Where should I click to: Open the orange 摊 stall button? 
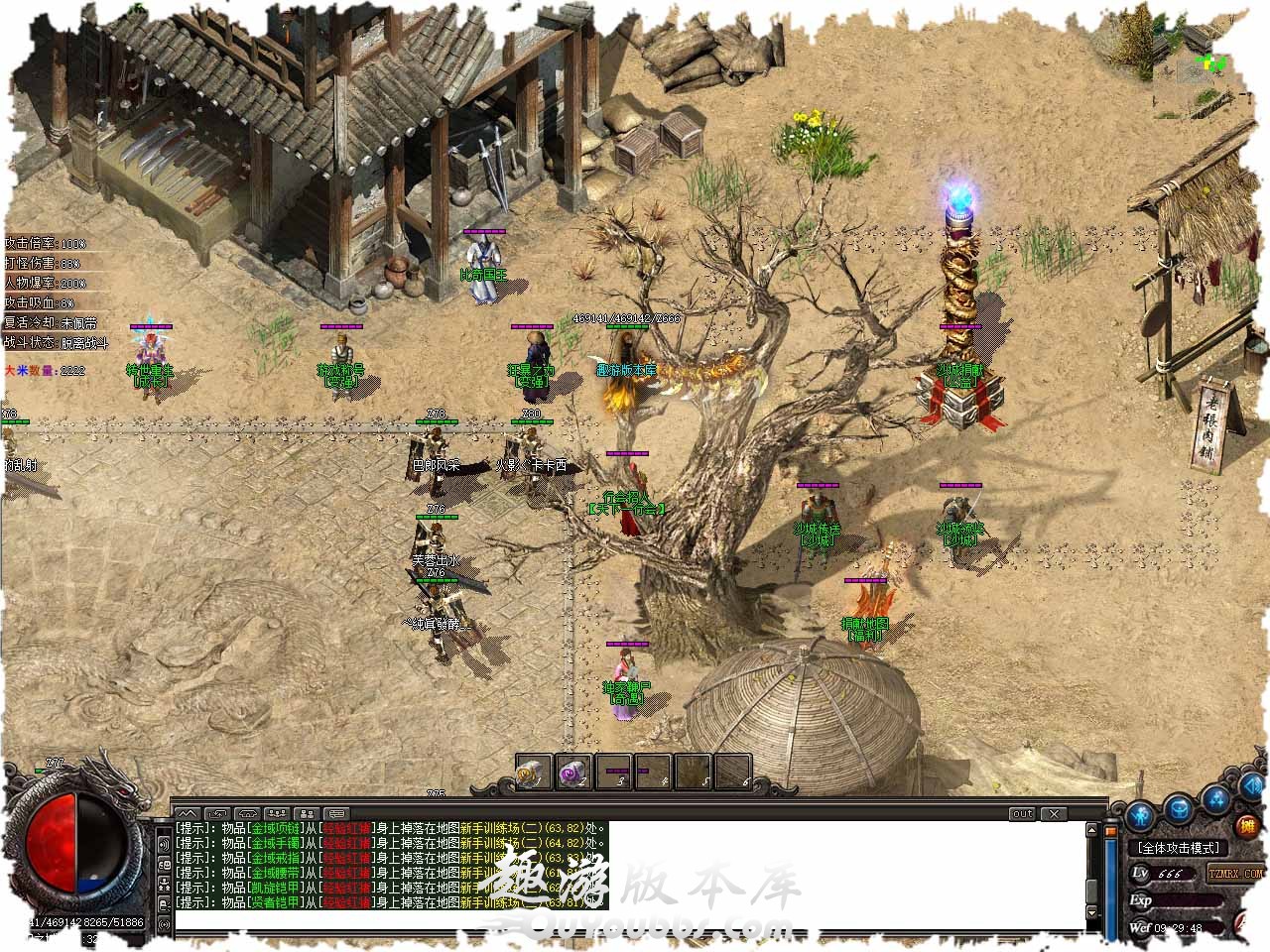[1248, 825]
